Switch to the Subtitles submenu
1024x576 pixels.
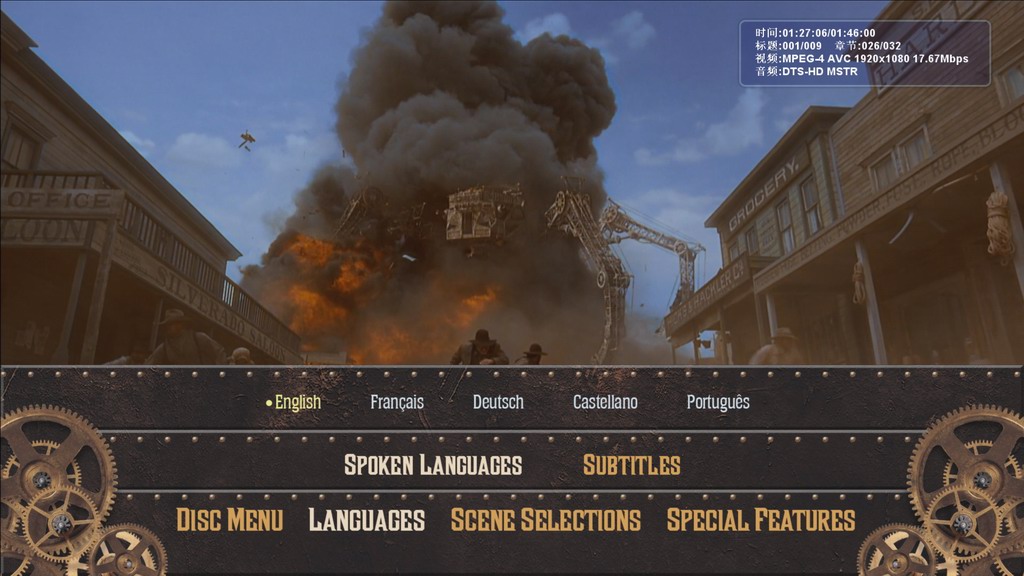(x=631, y=465)
